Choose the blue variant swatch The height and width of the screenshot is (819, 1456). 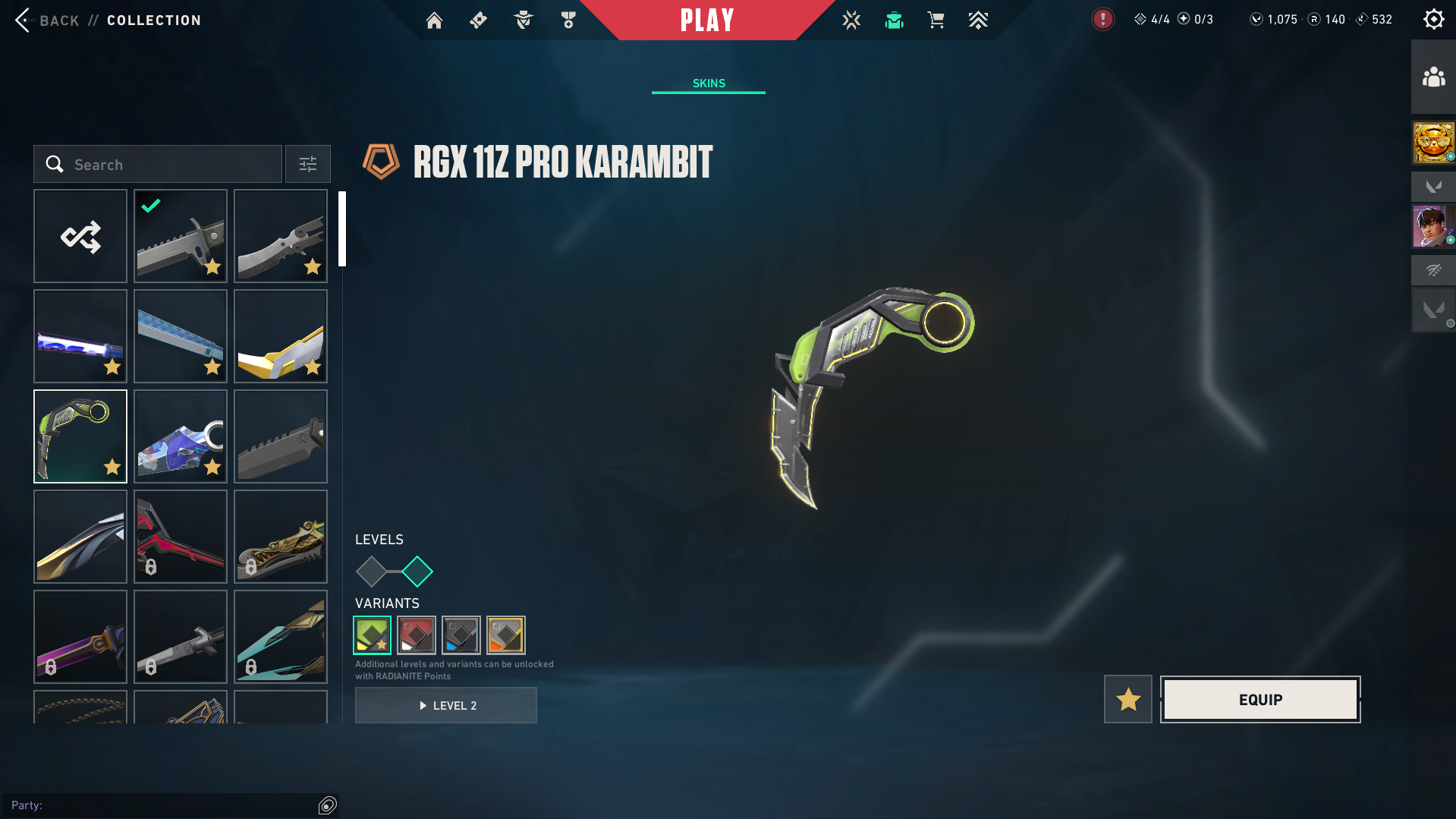tap(461, 635)
